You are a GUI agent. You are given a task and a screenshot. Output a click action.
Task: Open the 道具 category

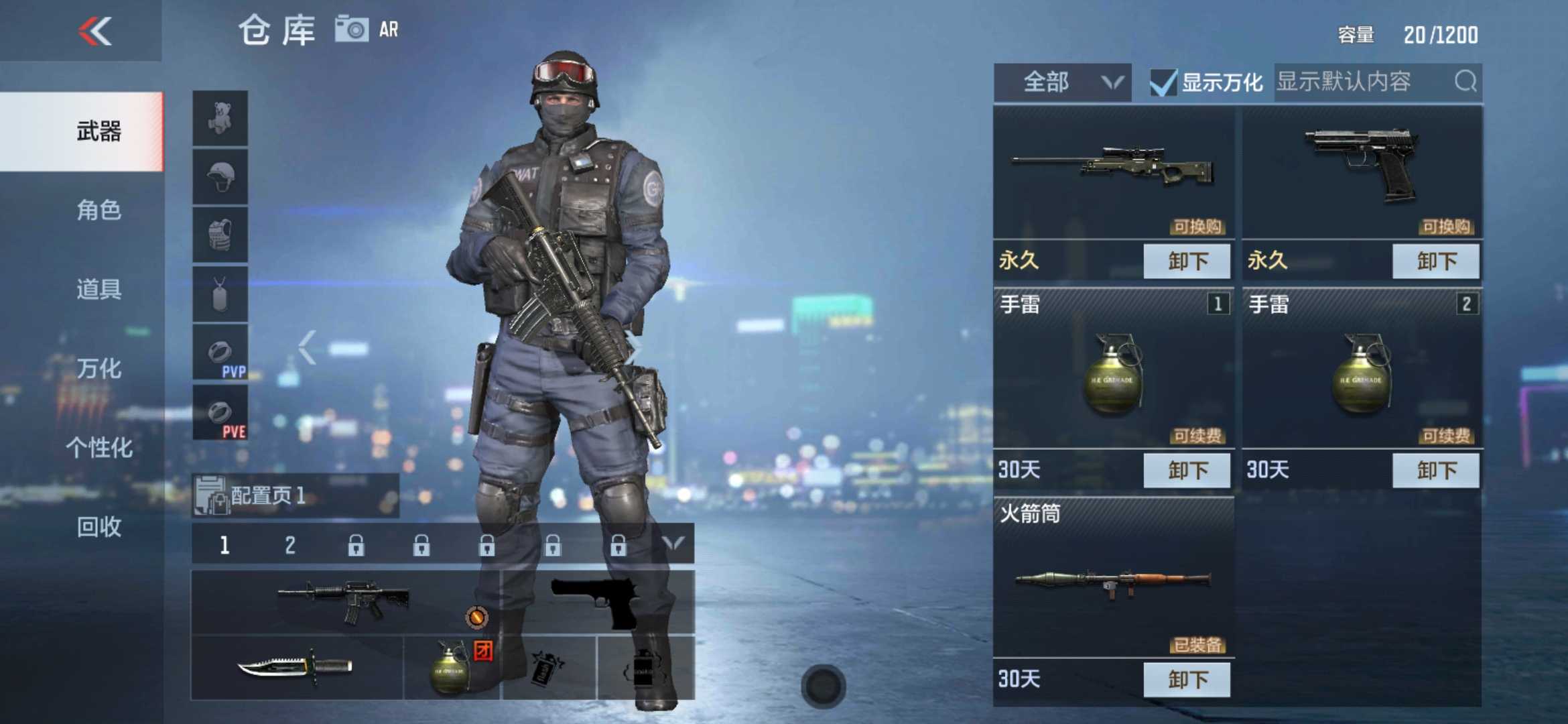99,290
